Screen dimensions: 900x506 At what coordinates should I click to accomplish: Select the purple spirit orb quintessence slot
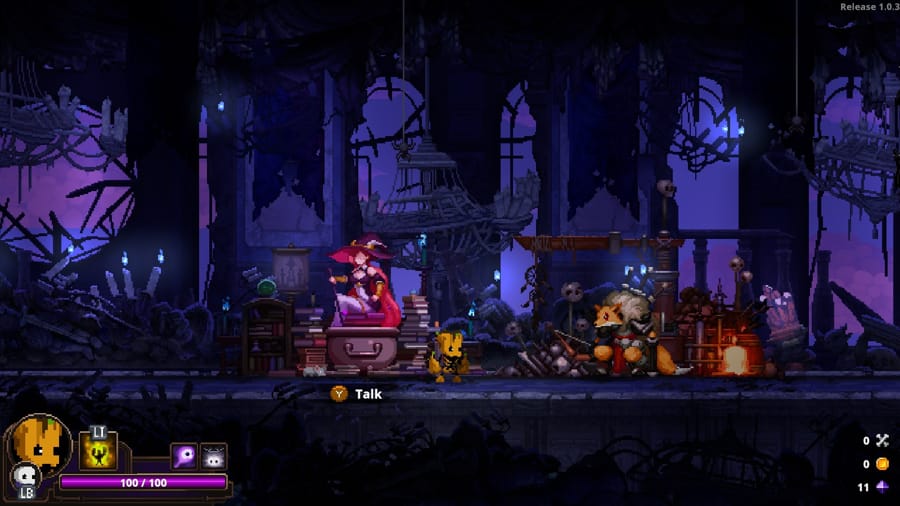click(x=184, y=456)
